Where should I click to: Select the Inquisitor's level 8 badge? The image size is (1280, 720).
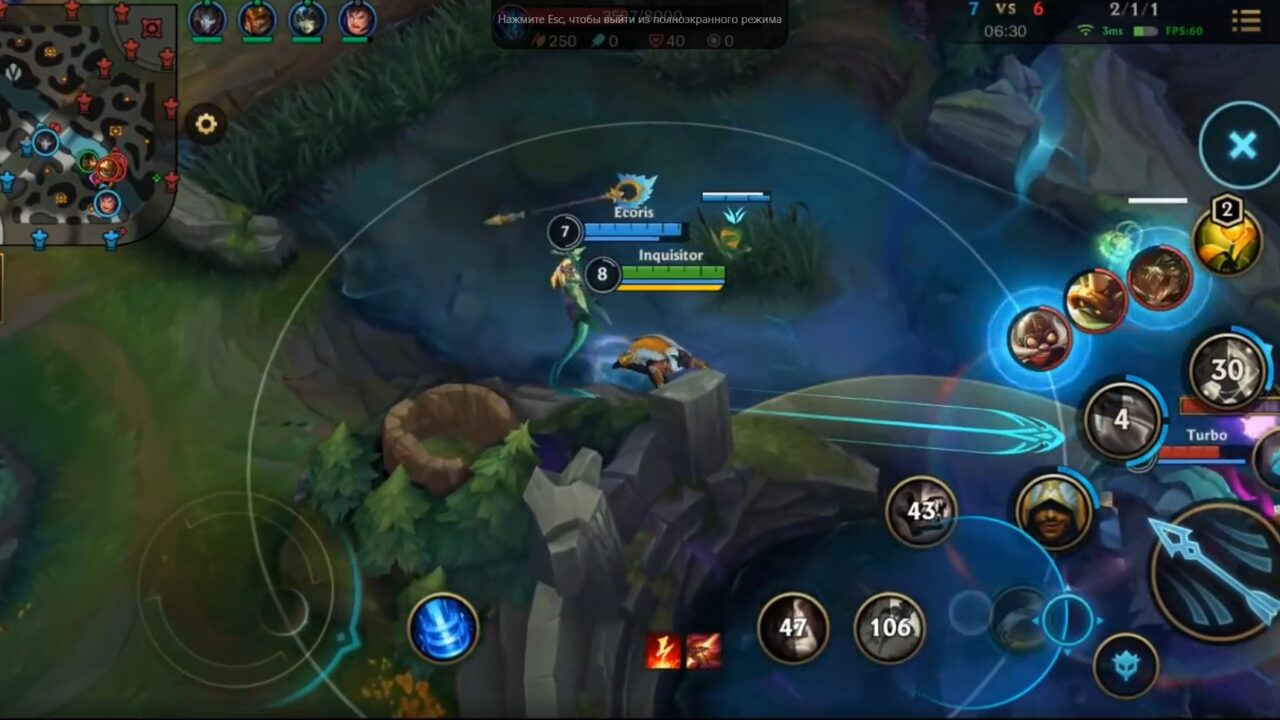point(601,275)
